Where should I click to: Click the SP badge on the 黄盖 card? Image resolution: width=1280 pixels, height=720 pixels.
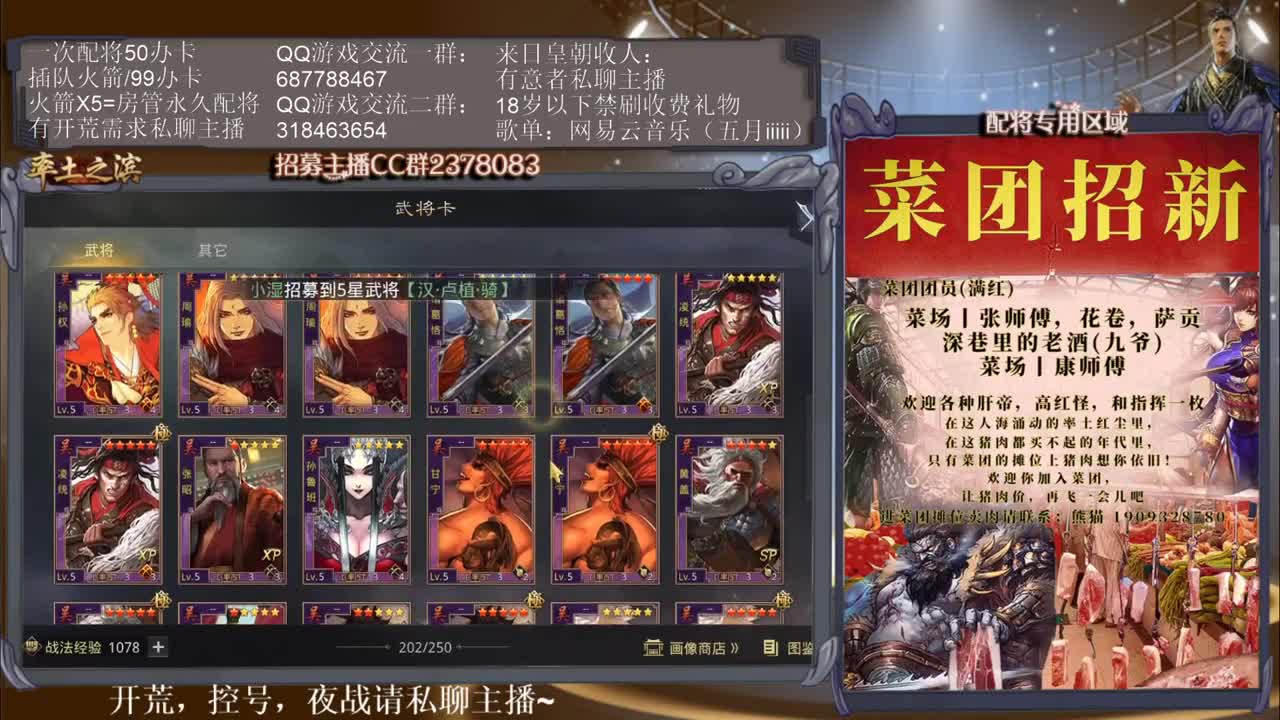click(769, 554)
